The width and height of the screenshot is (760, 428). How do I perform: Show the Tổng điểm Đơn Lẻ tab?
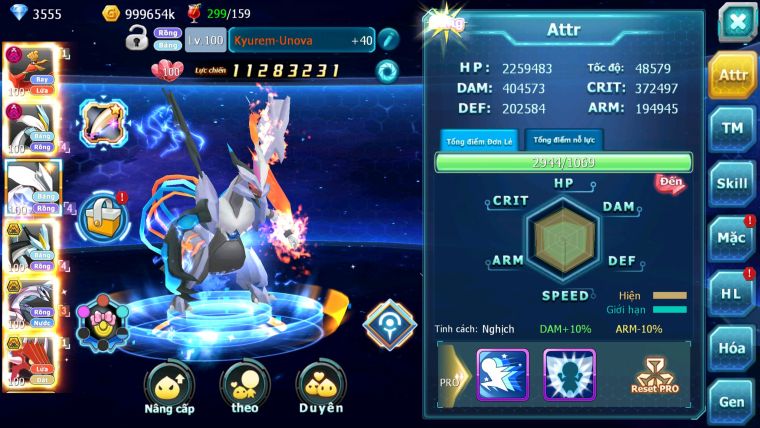click(479, 140)
